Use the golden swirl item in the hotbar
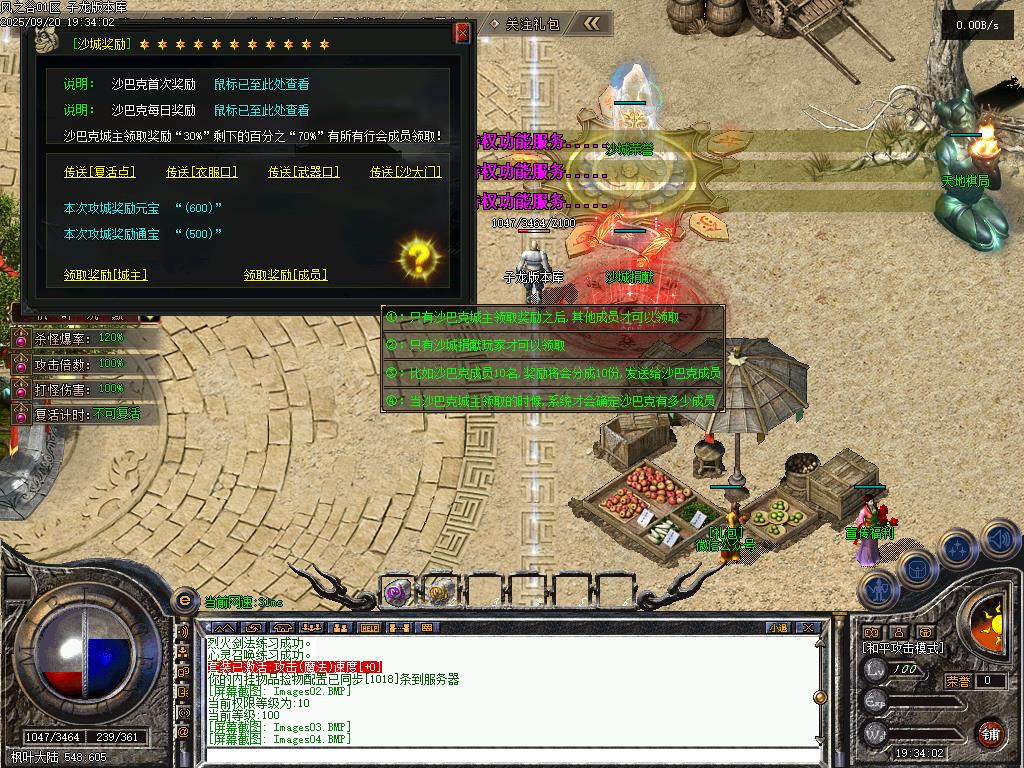This screenshot has width=1024, height=768. coord(438,592)
